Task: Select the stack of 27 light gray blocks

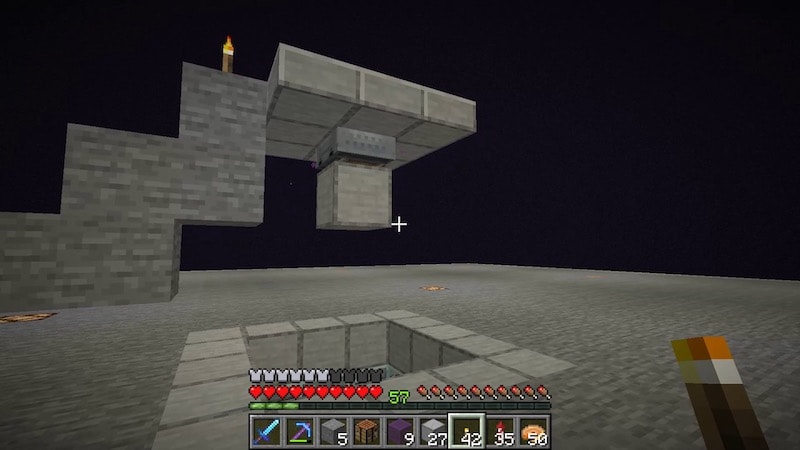Action: (x=434, y=431)
